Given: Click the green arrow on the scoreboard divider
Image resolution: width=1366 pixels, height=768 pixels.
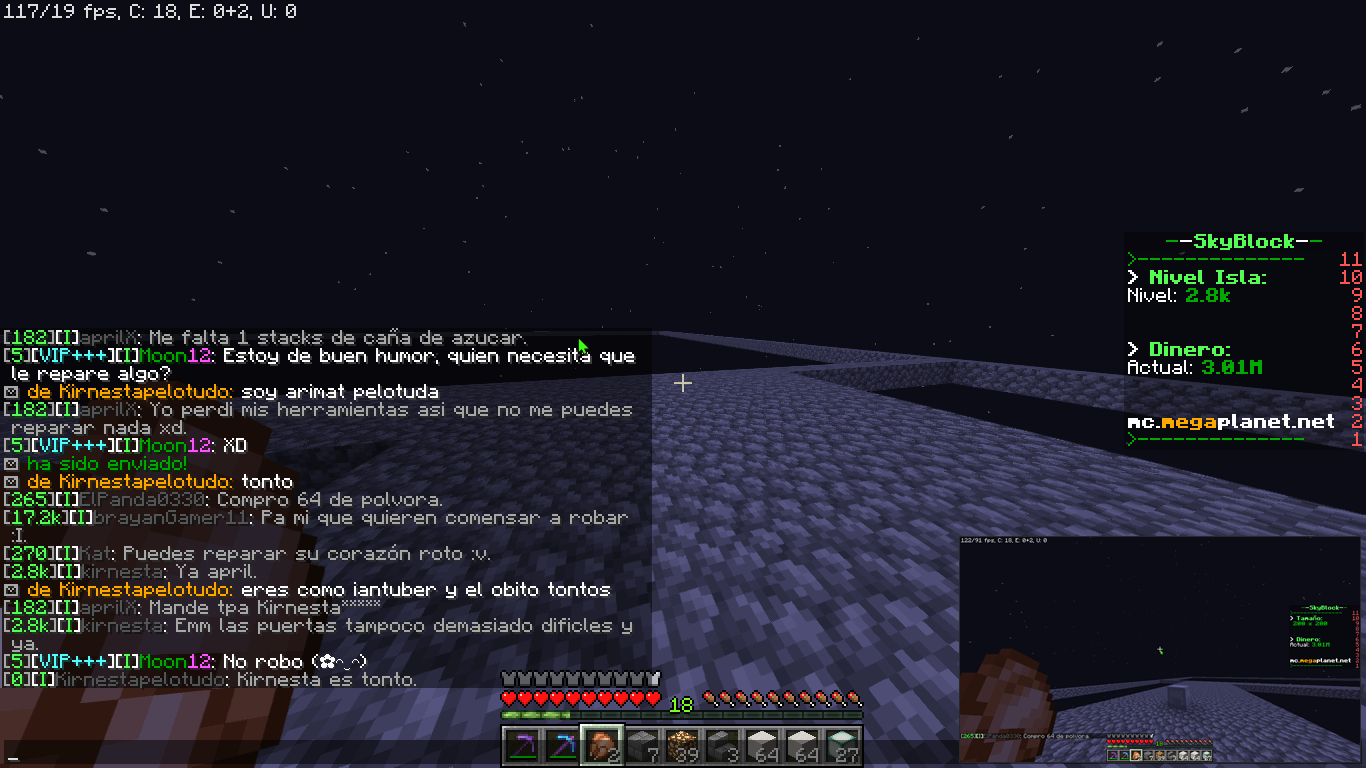Looking at the screenshot, I should (1131, 258).
